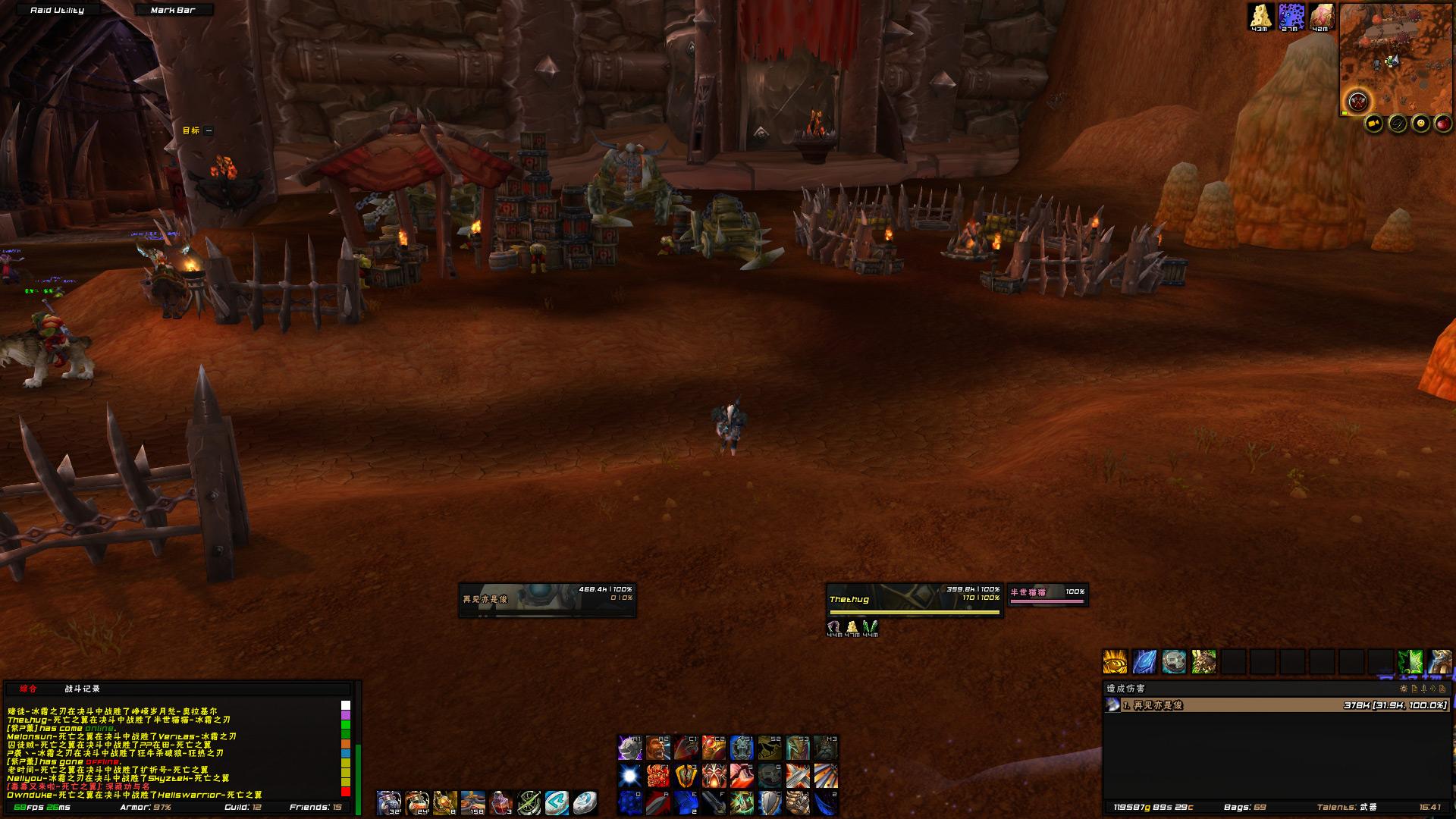Click the 半世猫猫 target-of-target frame
The image size is (1456, 819).
pyautogui.click(x=1047, y=594)
